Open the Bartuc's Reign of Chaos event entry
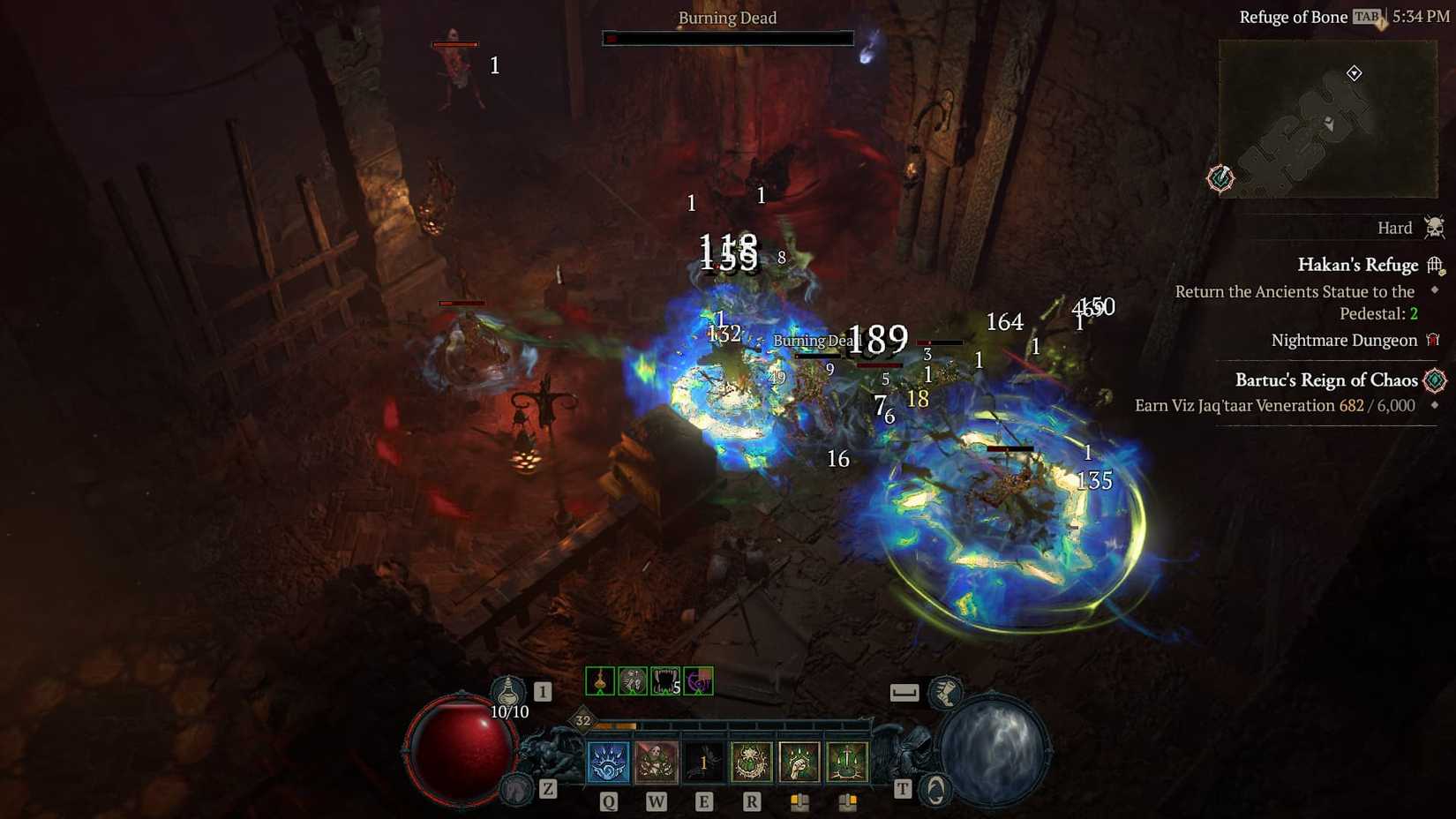 click(1327, 379)
